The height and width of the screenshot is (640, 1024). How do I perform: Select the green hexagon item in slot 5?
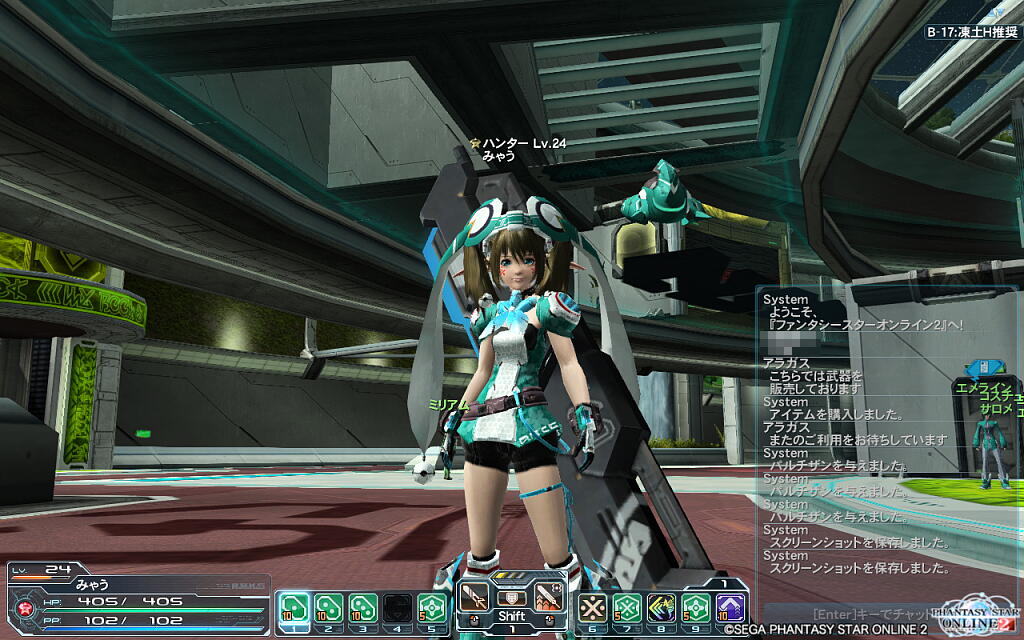tap(432, 607)
